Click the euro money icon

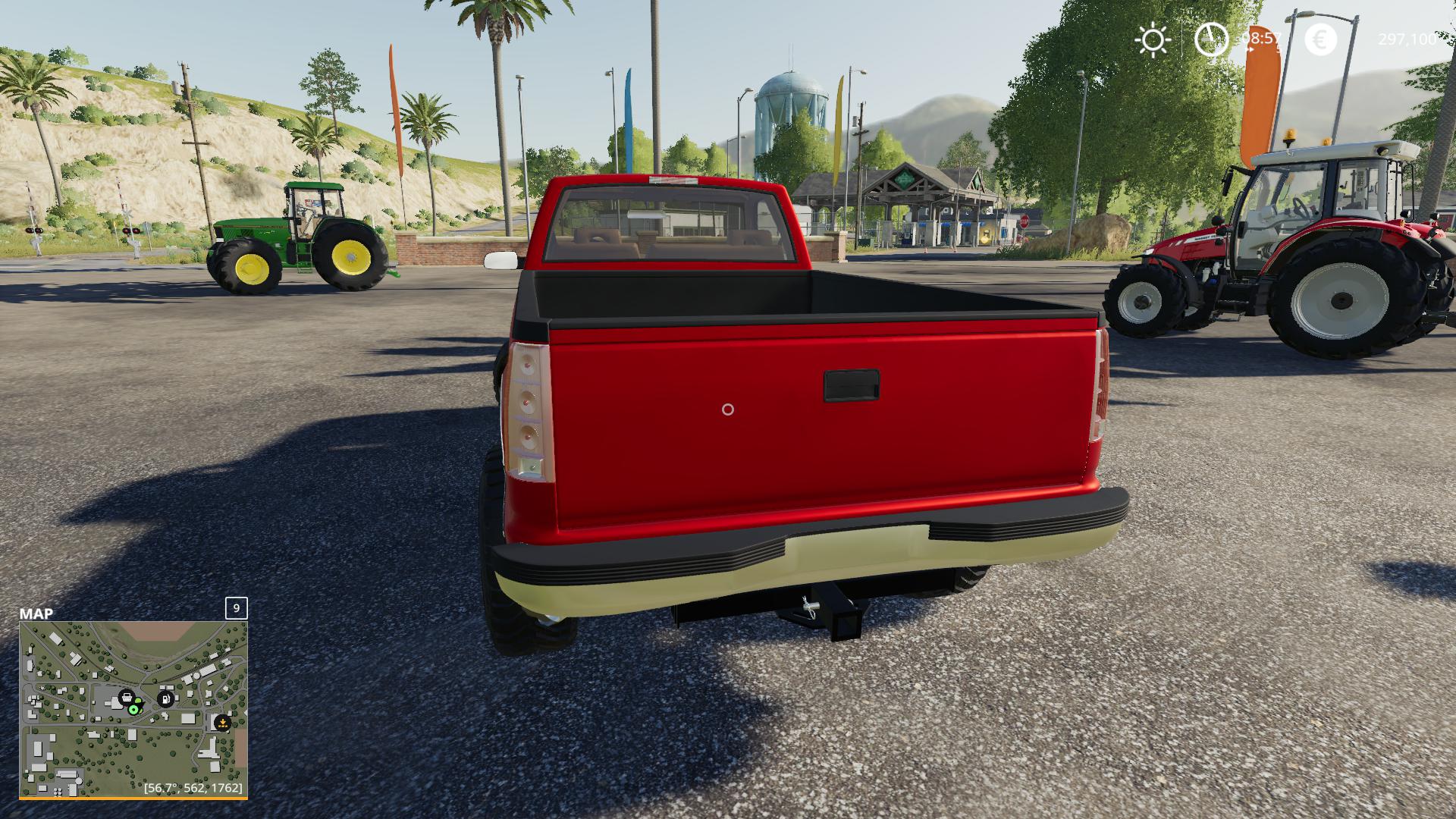1320,39
